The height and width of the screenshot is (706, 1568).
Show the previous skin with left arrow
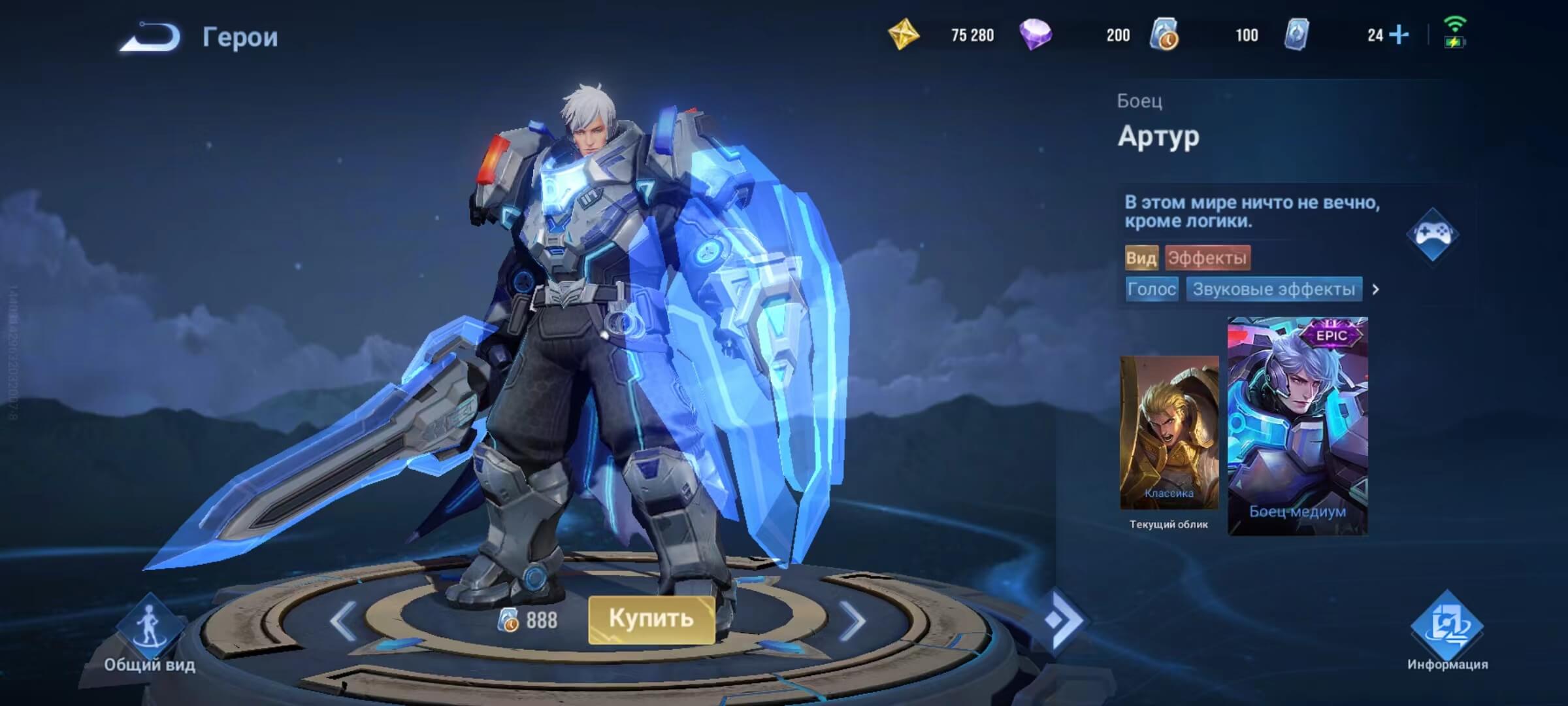pos(343,620)
